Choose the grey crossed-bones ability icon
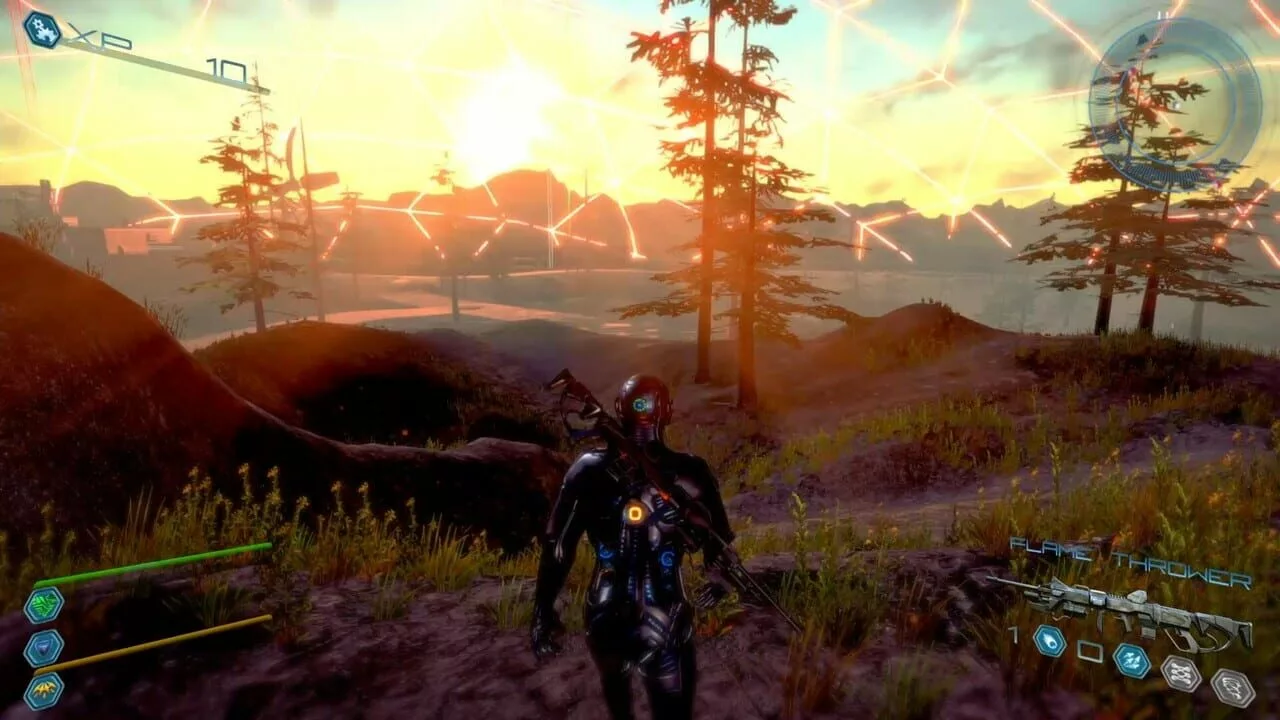The image size is (1280, 720). 1180,674
